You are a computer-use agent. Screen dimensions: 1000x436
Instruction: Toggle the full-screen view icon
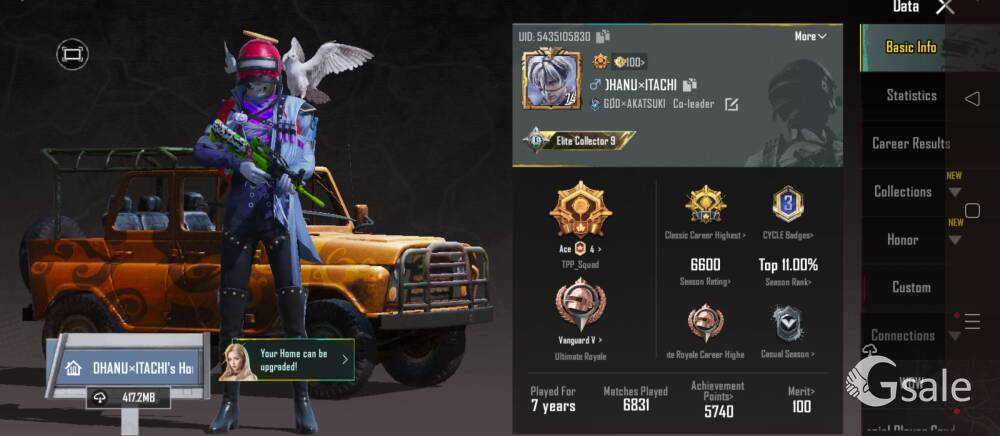coord(72,54)
